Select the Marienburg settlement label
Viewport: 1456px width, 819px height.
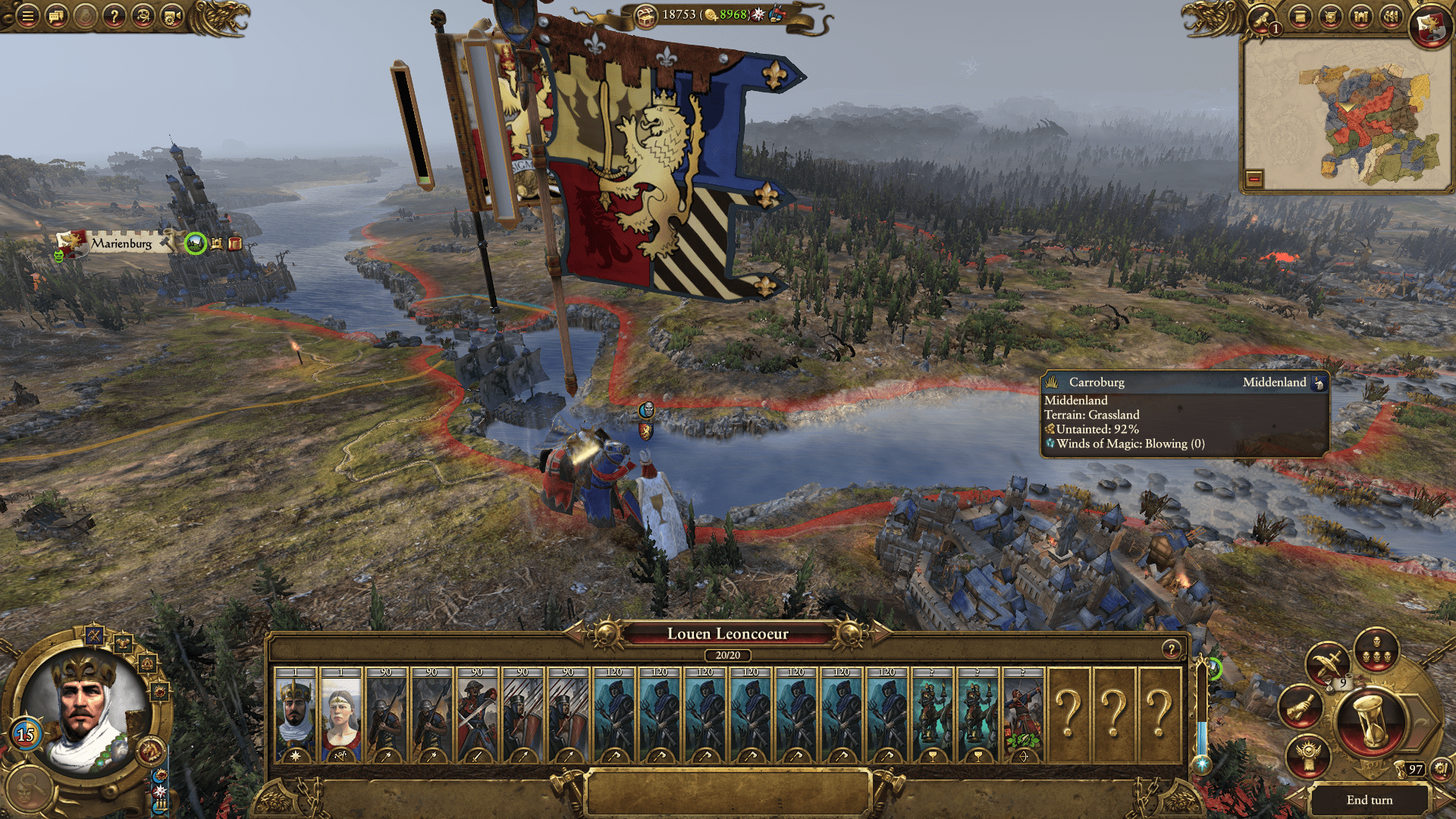[121, 243]
